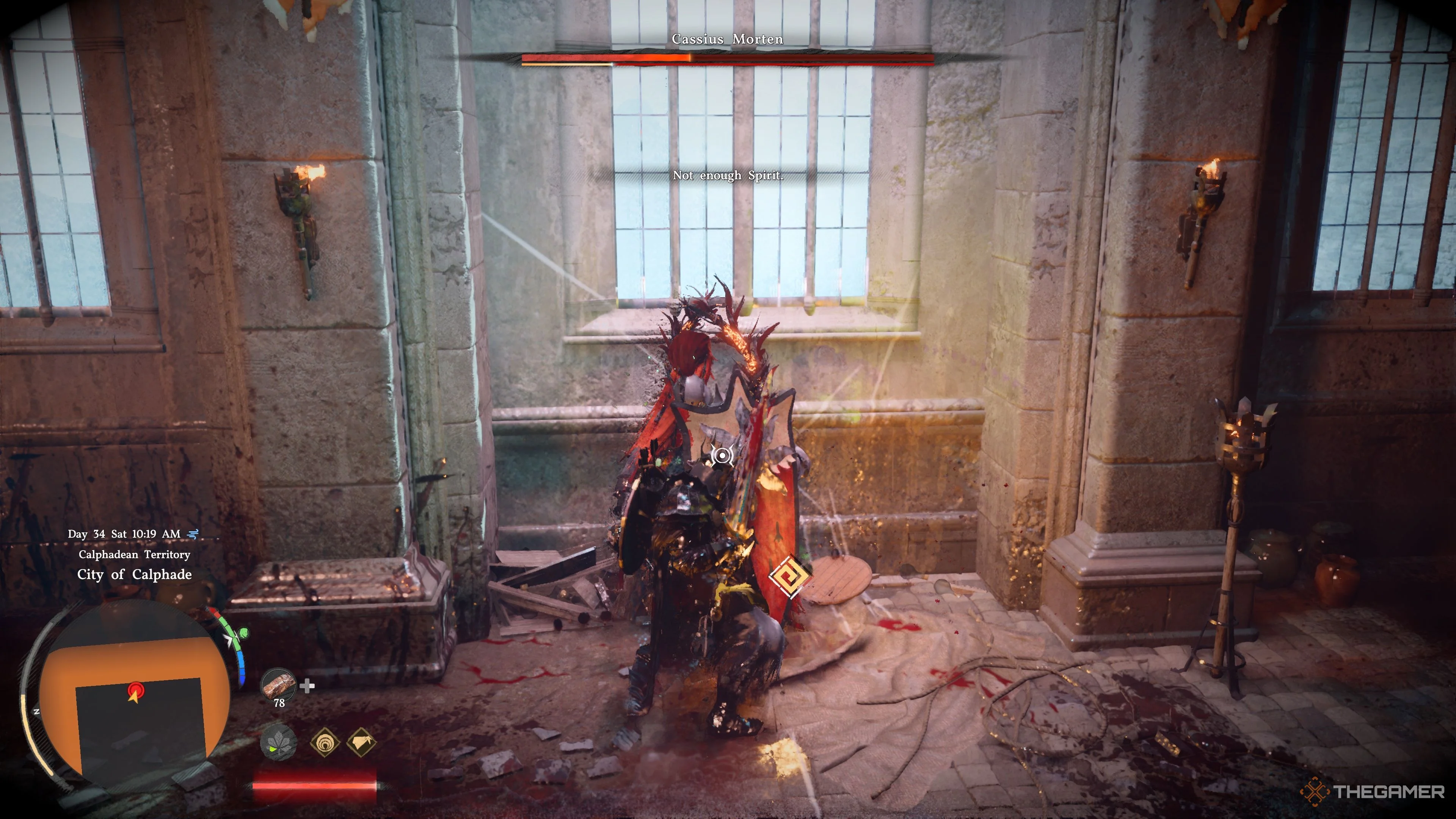Click the blue wind weather icon
Viewport: 1456px width, 819px height.
[x=193, y=533]
